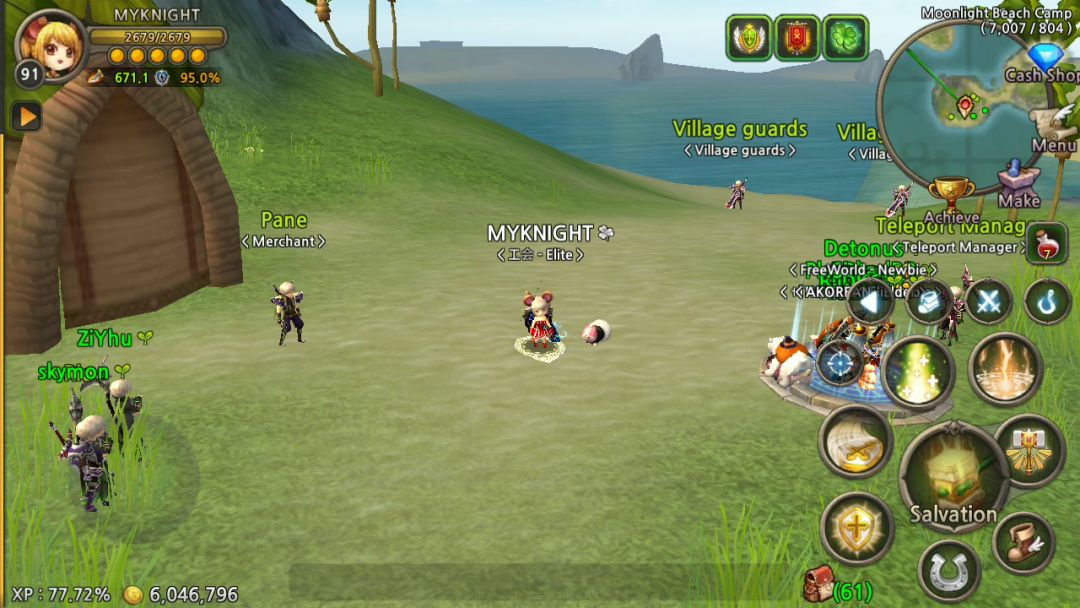The height and width of the screenshot is (608, 1080).
Task: Use the winged boot skill
Action: coord(1025,541)
